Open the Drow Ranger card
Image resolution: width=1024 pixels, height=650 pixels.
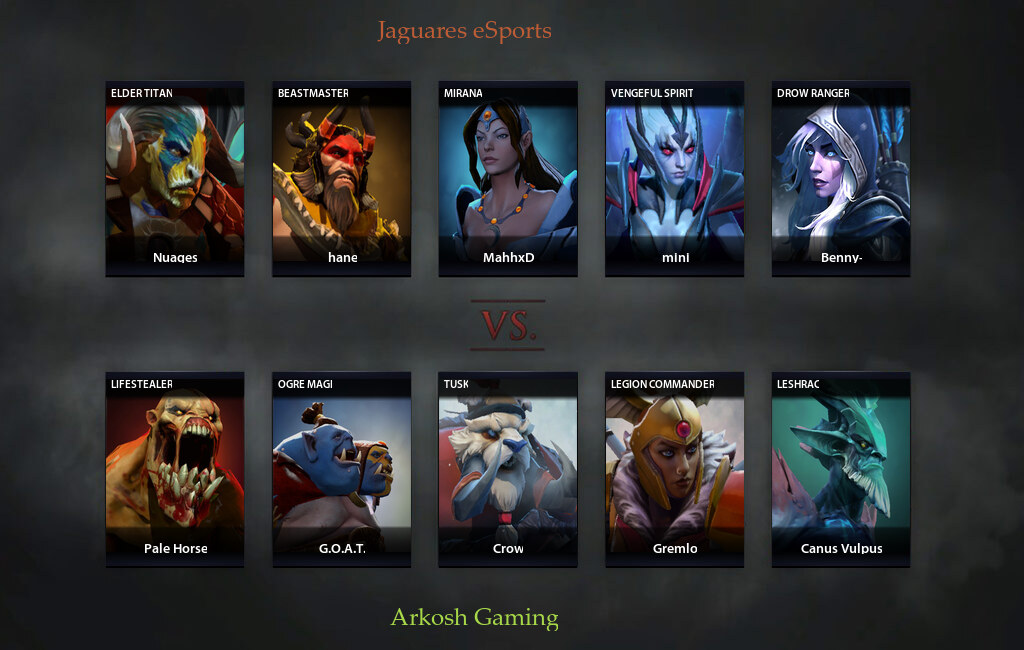point(841,178)
